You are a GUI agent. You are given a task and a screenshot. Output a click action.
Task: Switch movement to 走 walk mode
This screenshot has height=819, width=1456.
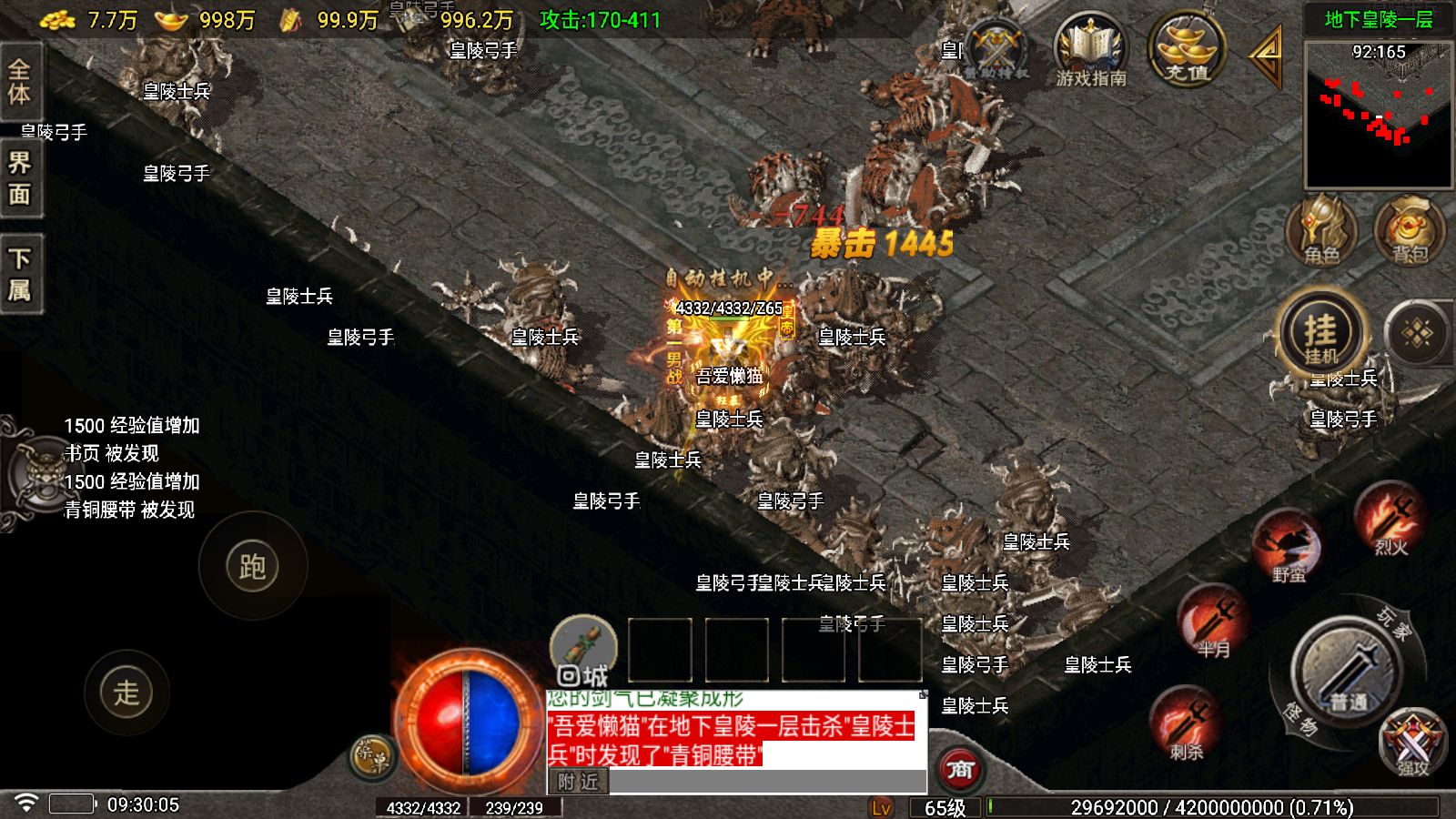pyautogui.click(x=127, y=693)
